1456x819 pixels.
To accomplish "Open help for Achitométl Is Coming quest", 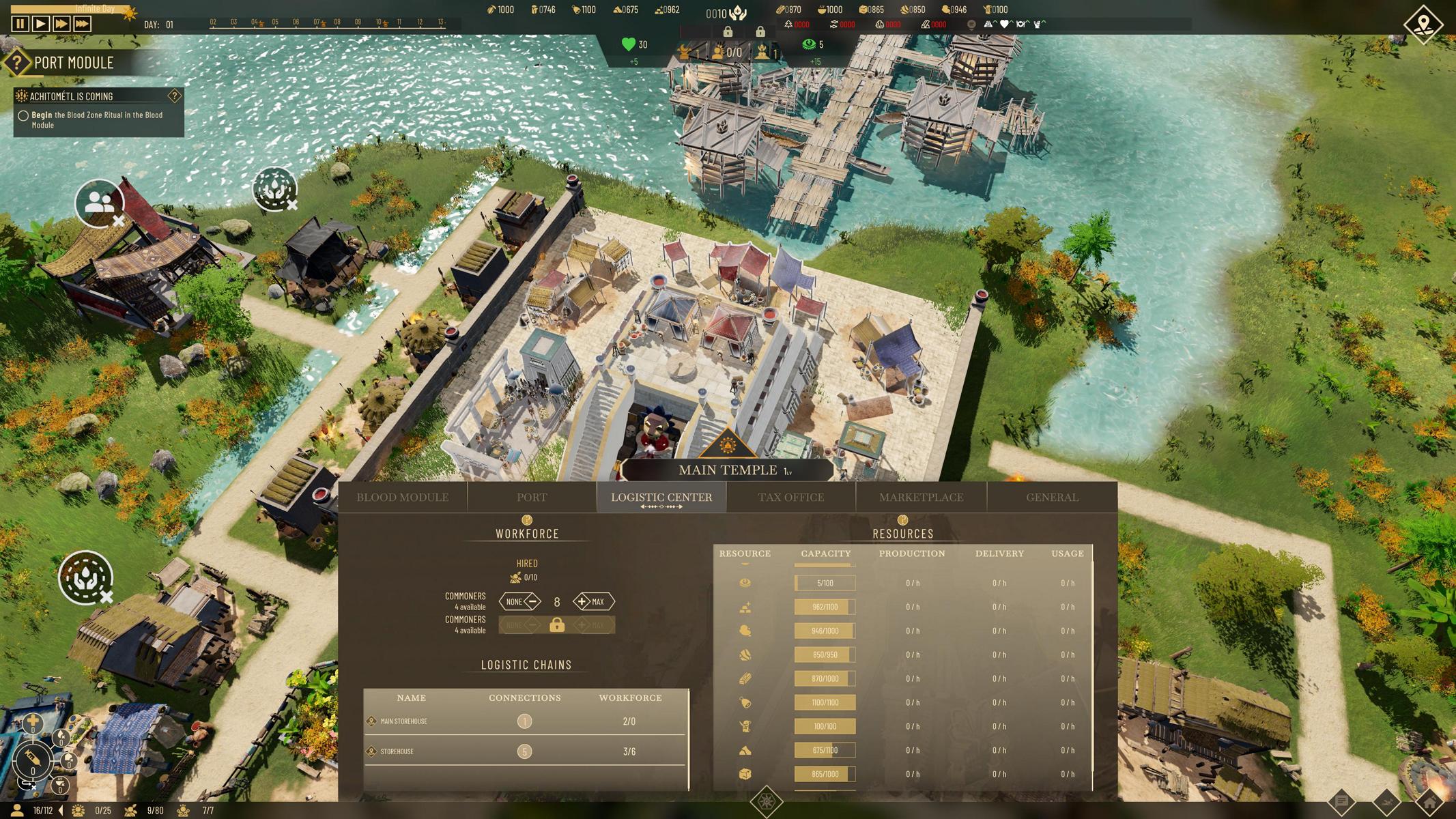I will pos(174,96).
